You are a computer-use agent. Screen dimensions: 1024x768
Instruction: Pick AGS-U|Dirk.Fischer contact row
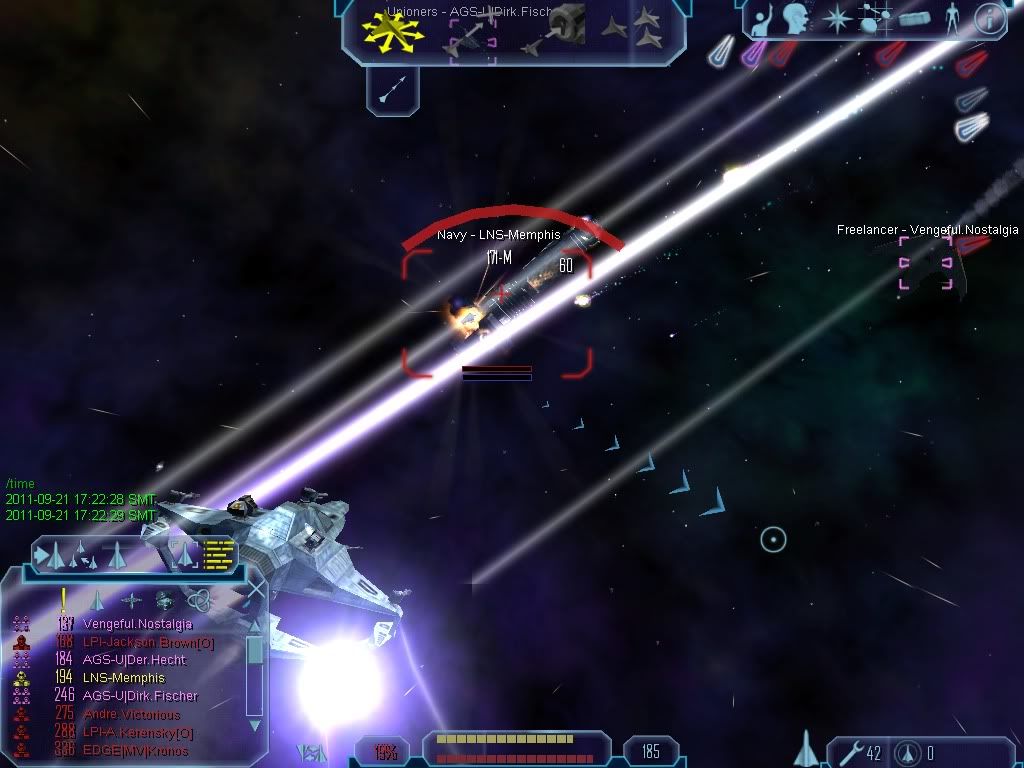point(140,696)
